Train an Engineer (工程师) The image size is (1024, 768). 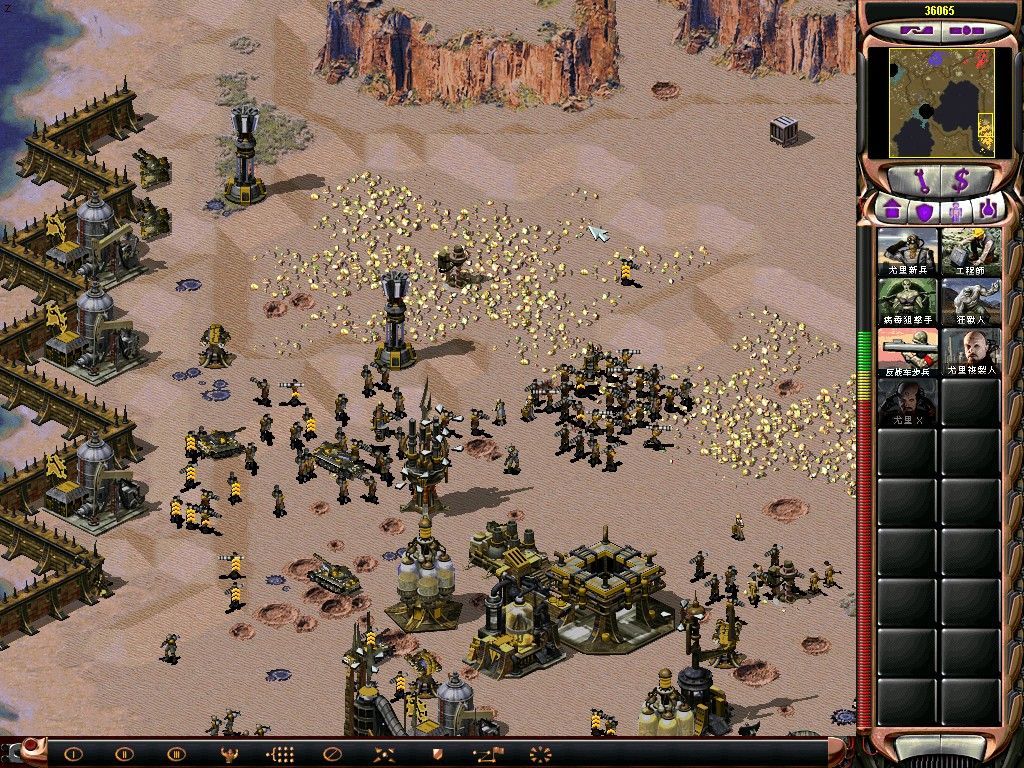click(x=970, y=251)
